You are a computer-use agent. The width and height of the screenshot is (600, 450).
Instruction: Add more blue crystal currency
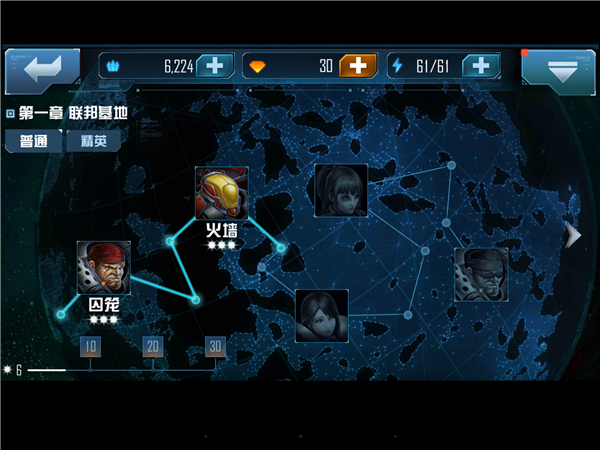click(x=215, y=66)
